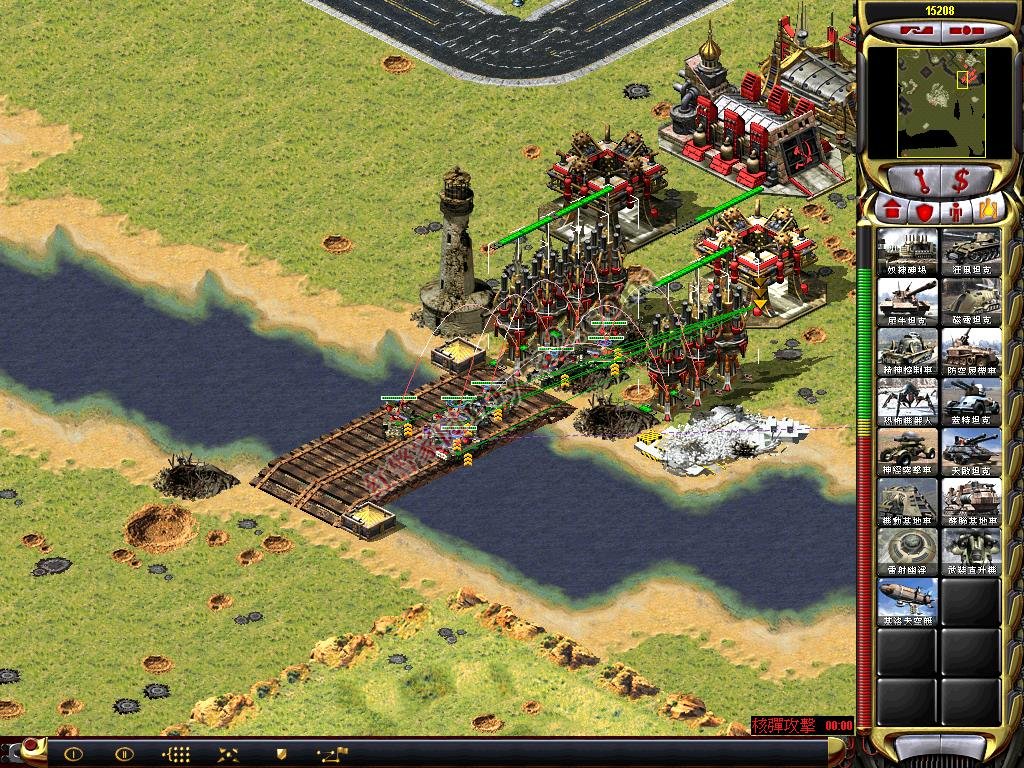The image size is (1024, 768).
Task: Activate the dollar sign sell button
Action: (x=960, y=181)
